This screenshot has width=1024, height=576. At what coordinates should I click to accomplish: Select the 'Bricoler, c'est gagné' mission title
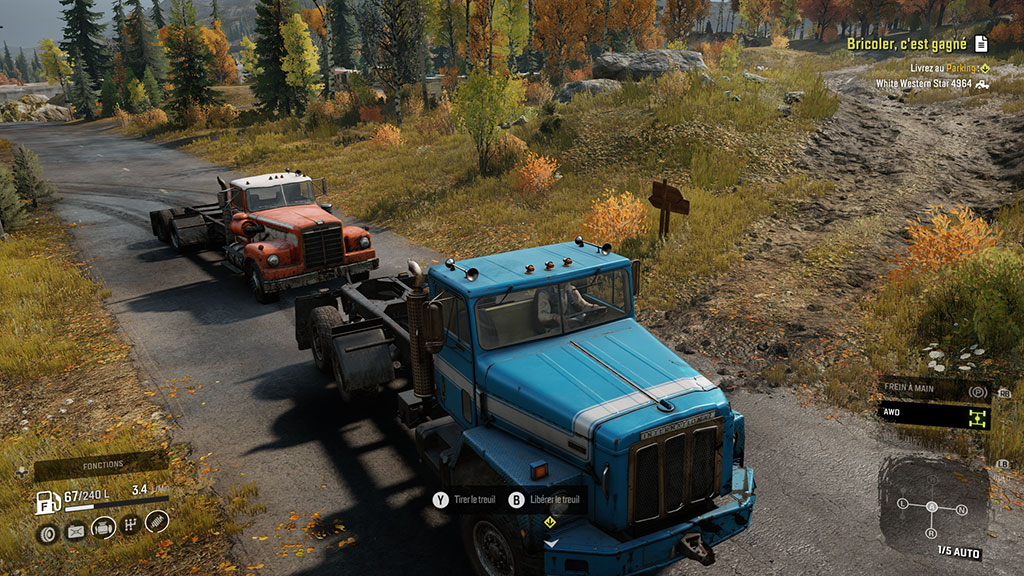click(x=906, y=44)
